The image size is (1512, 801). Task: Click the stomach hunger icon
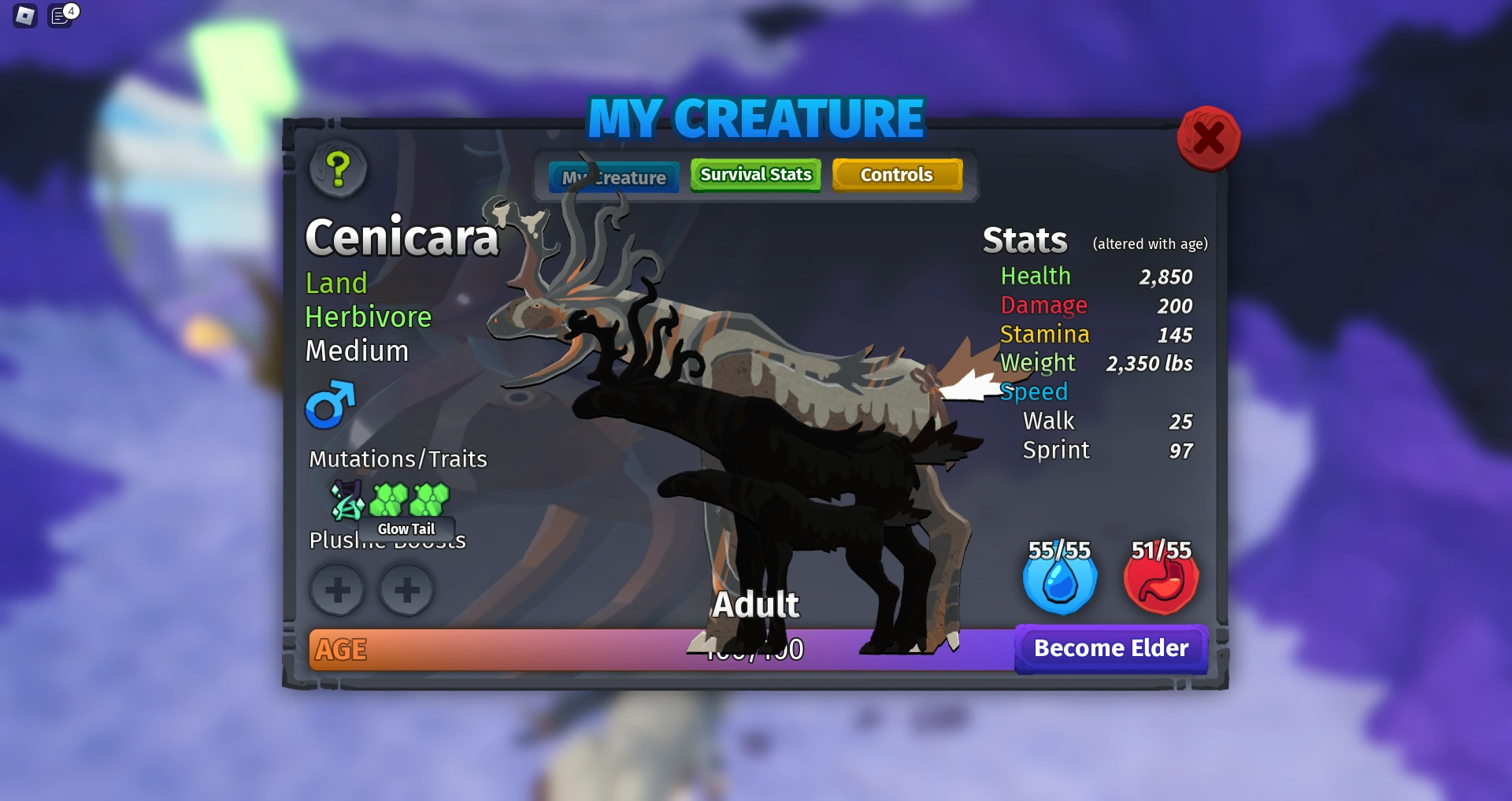tap(1159, 580)
